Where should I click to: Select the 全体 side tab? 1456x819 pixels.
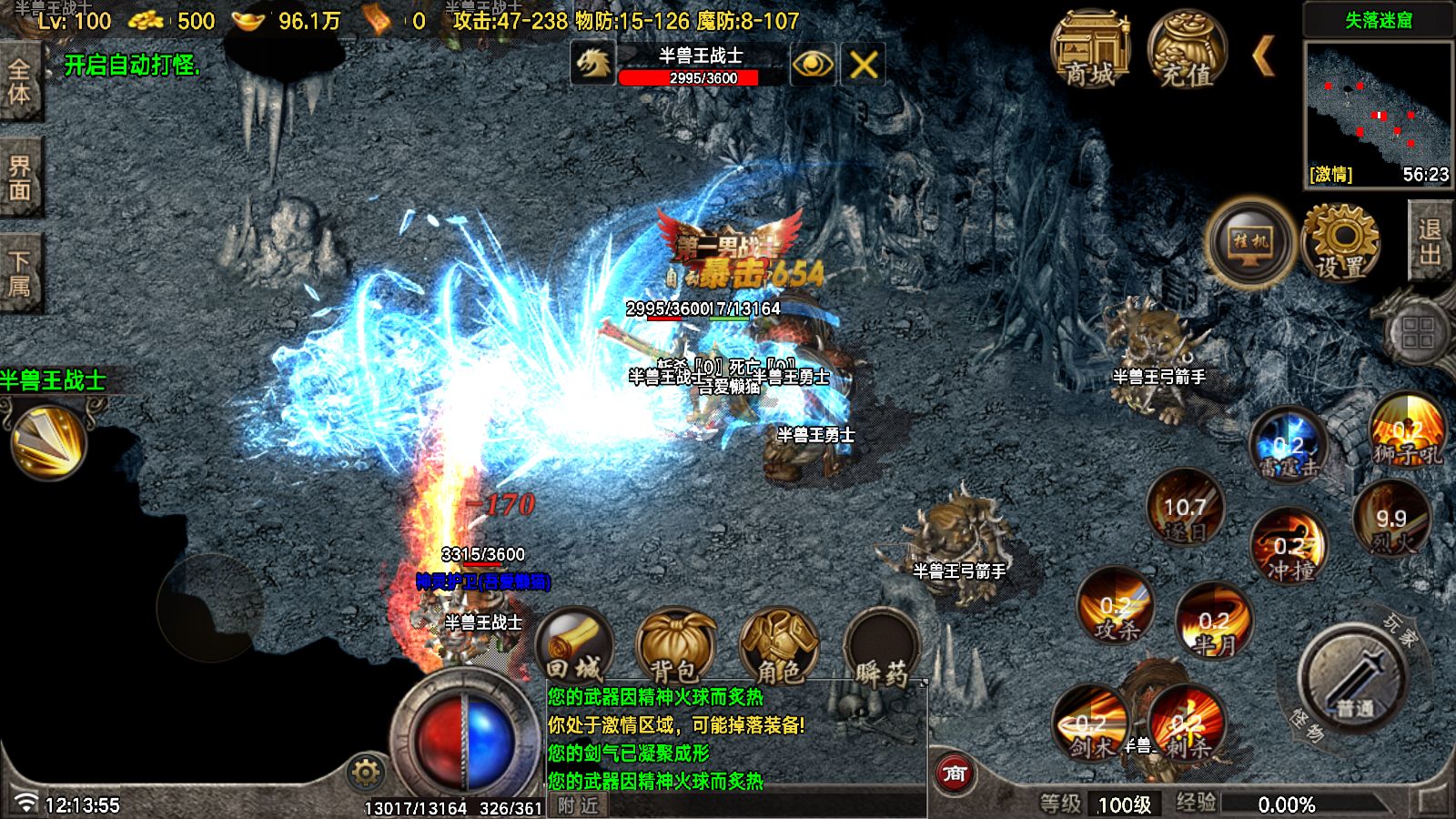coord(20,82)
